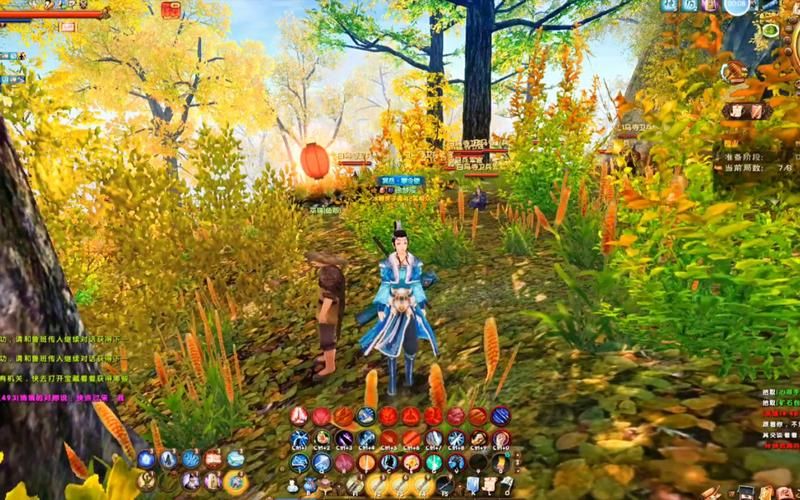Use the blue-striped skill ending the top hotbar row
Viewport: 800px width, 500px height.
[501, 416]
